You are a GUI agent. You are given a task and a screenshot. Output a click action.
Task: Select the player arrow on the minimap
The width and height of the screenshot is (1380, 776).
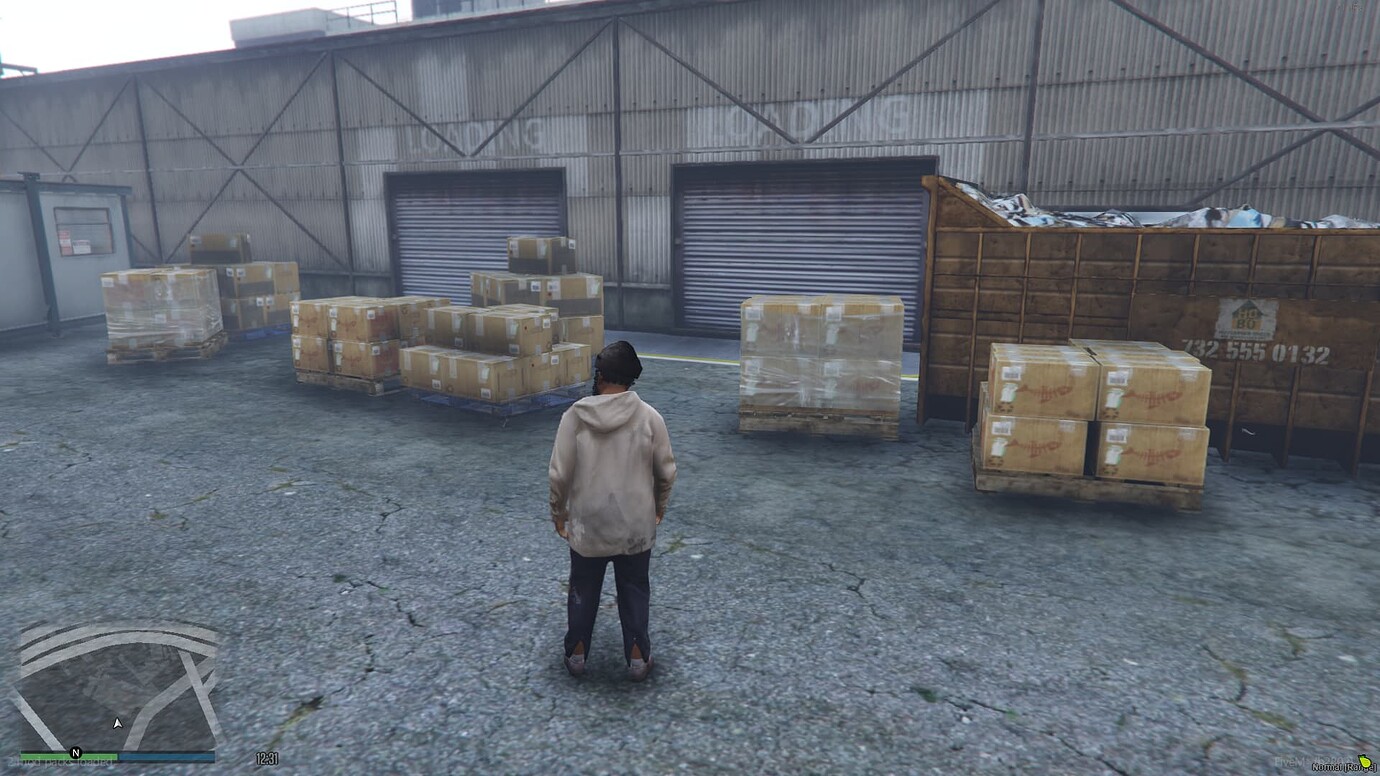coord(117,721)
